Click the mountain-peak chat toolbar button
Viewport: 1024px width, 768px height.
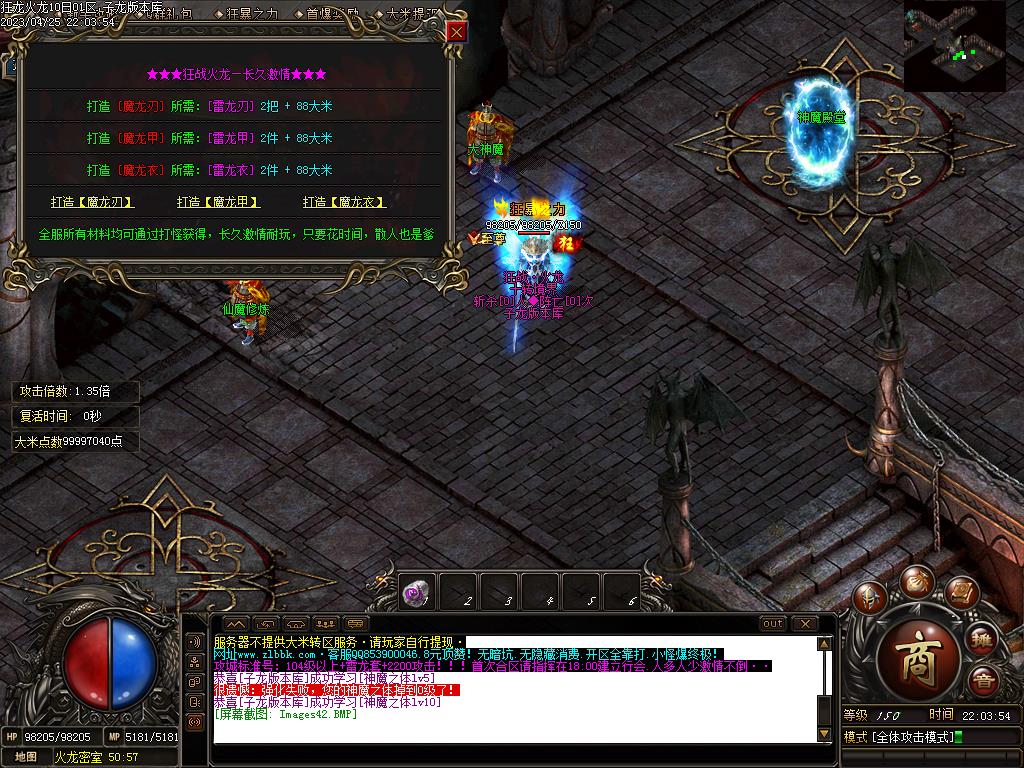(x=237, y=624)
